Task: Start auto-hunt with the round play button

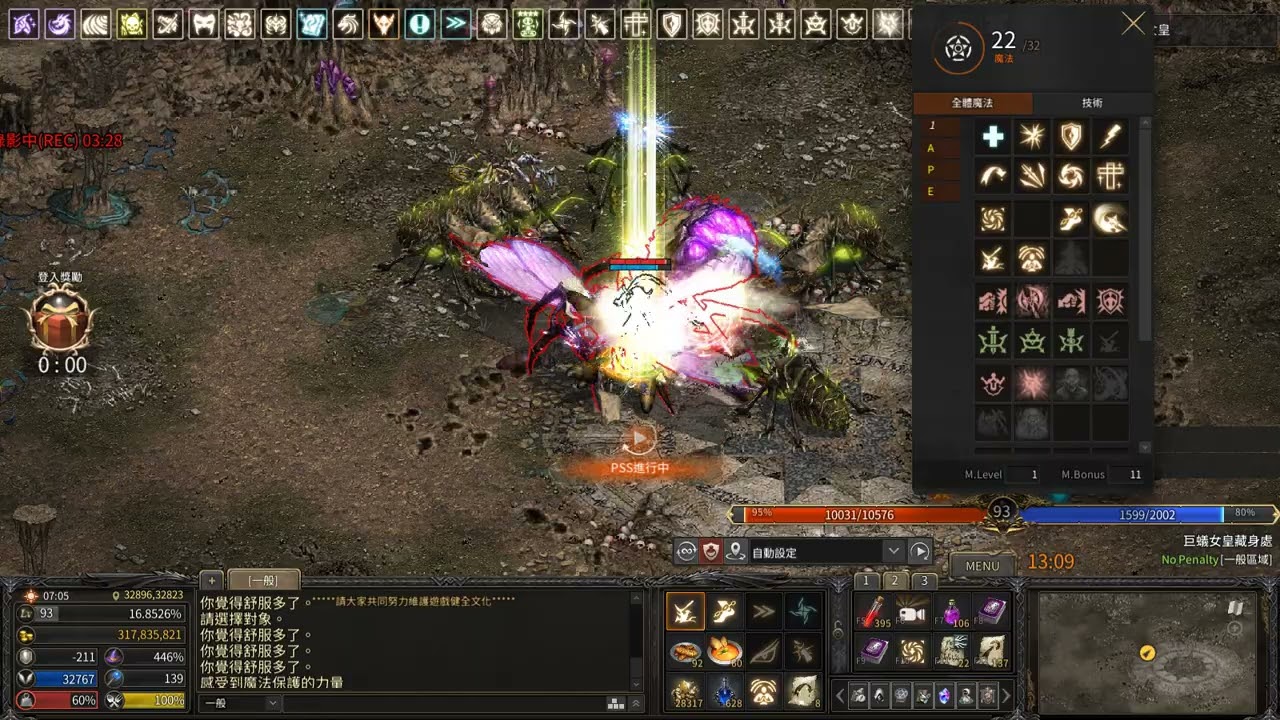Action: pos(920,552)
